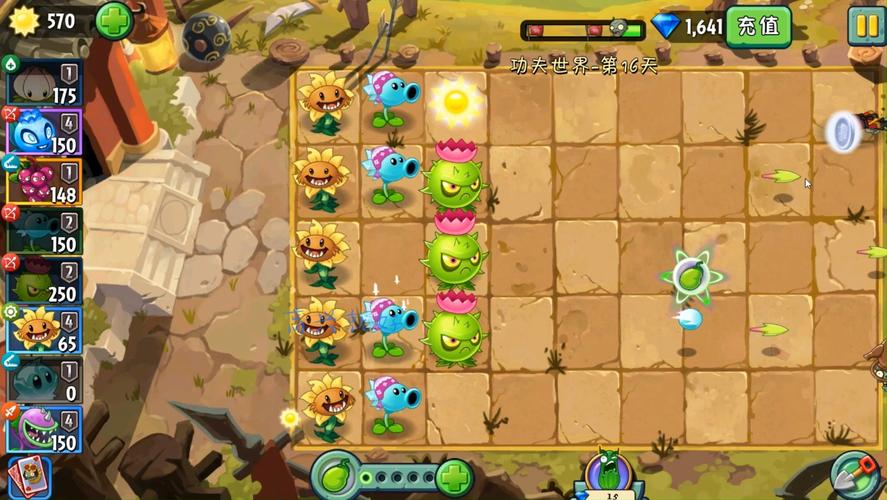The width and height of the screenshot is (887, 500).
Task: Open the 充值 recharge shop
Action: [x=758, y=26]
